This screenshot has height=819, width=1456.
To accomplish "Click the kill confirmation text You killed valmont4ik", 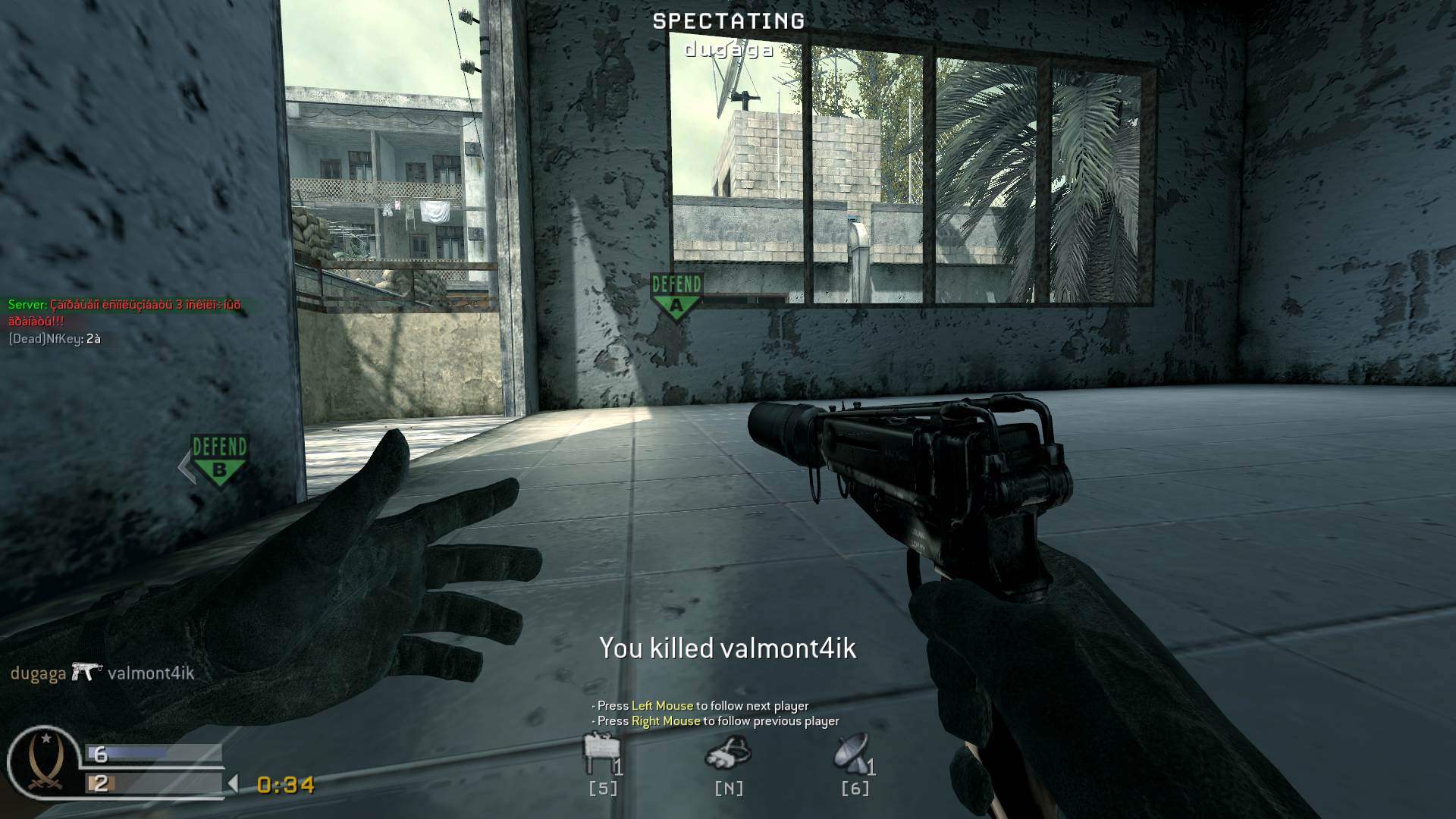I will (x=727, y=648).
